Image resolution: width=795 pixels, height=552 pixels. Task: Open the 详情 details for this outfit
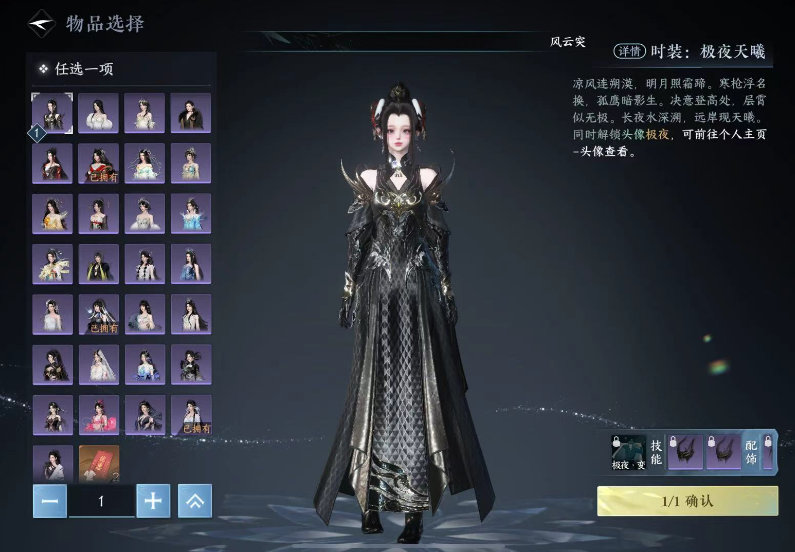628,52
